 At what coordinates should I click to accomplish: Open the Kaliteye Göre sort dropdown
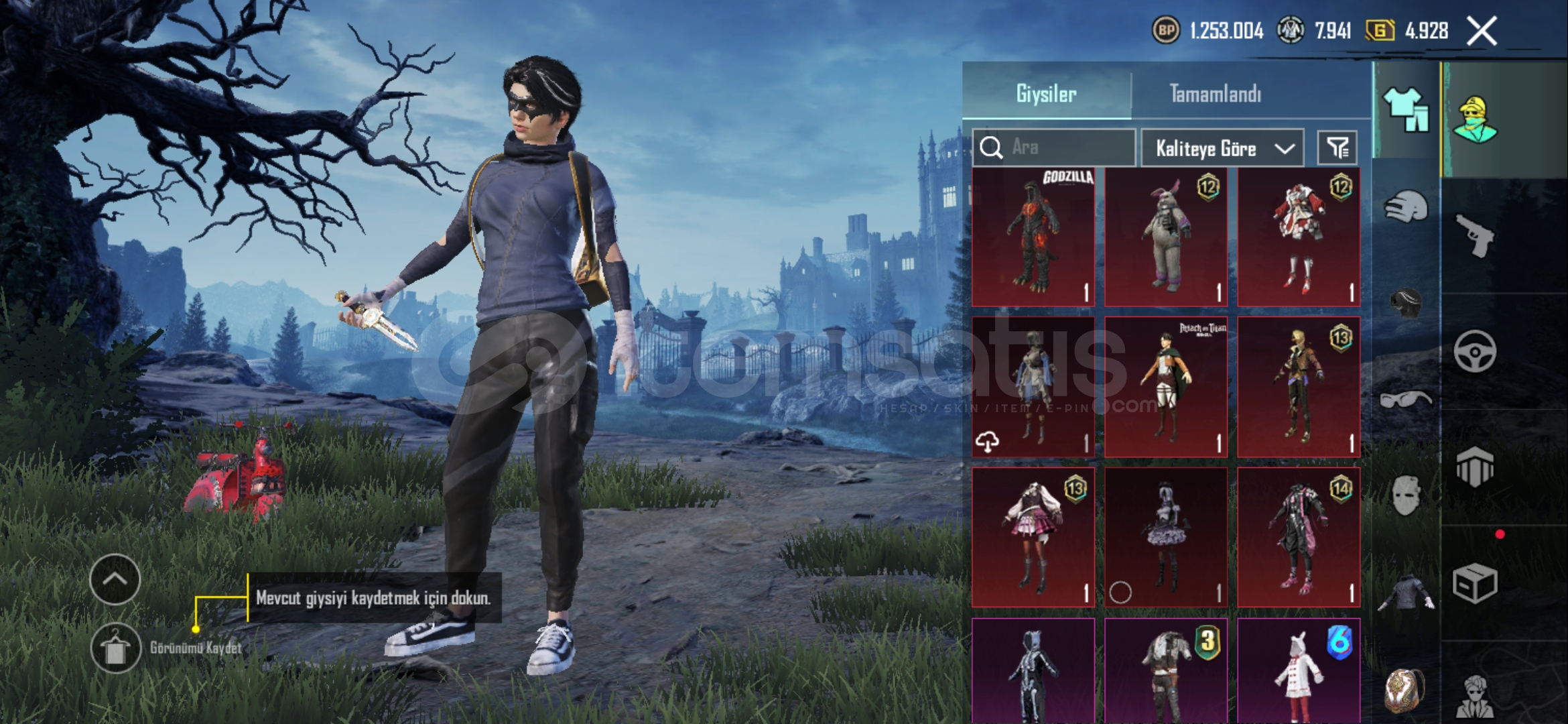(x=1222, y=148)
